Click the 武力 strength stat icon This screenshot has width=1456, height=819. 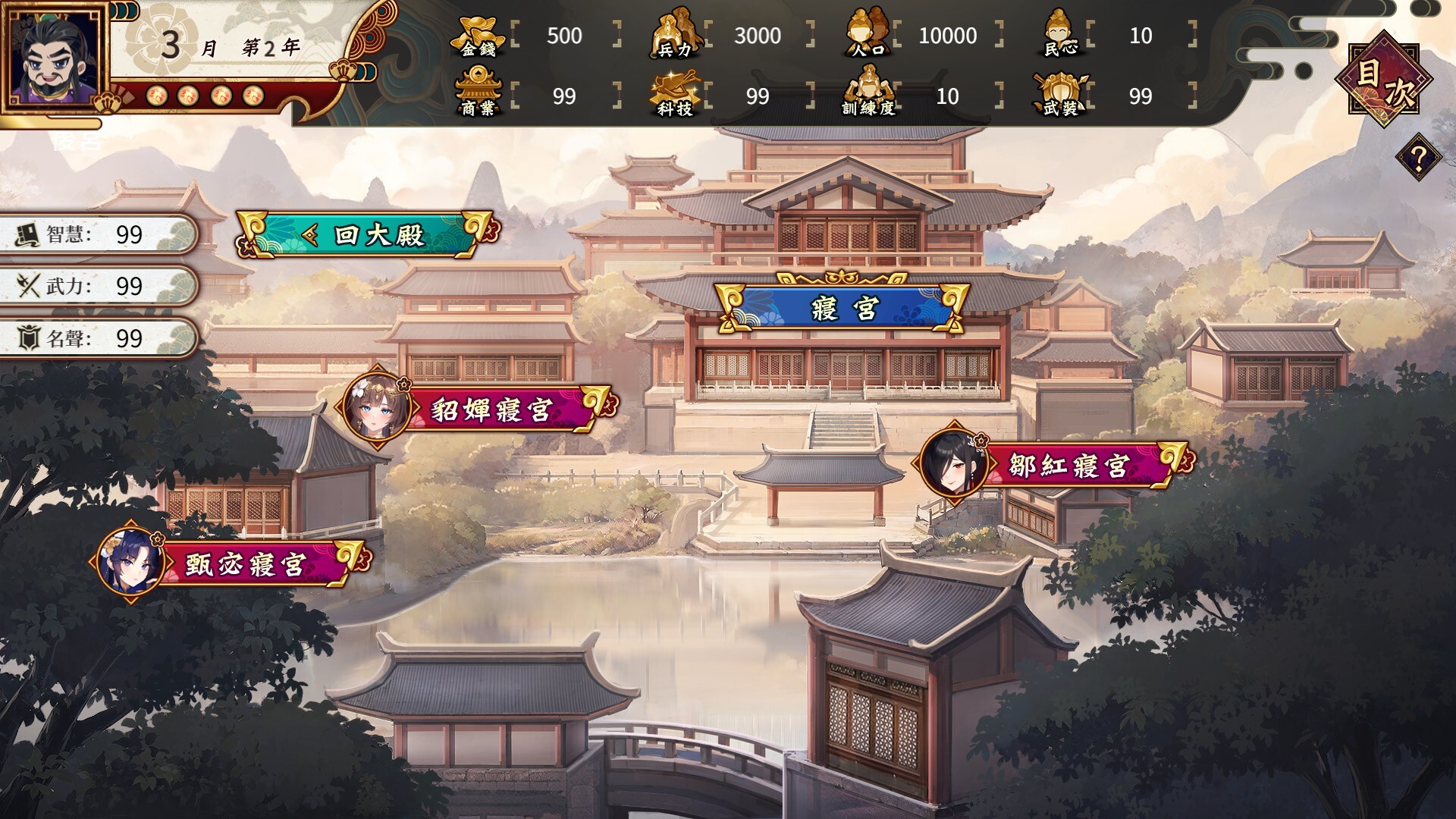click(27, 287)
